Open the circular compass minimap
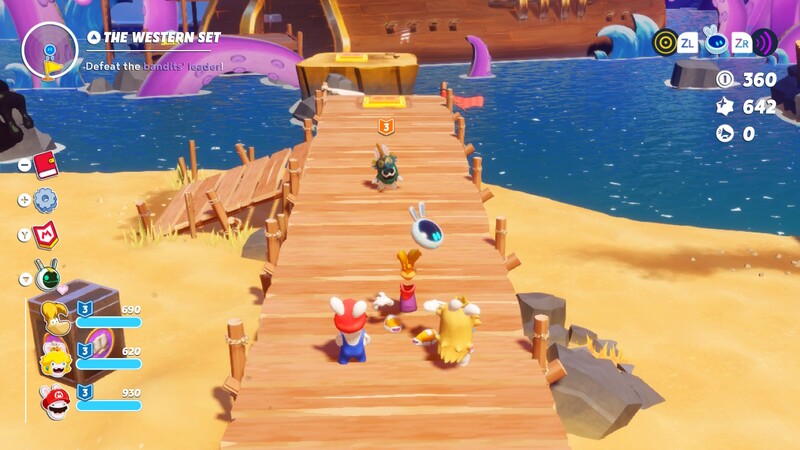Screen dimensions: 800x450 (49, 50)
